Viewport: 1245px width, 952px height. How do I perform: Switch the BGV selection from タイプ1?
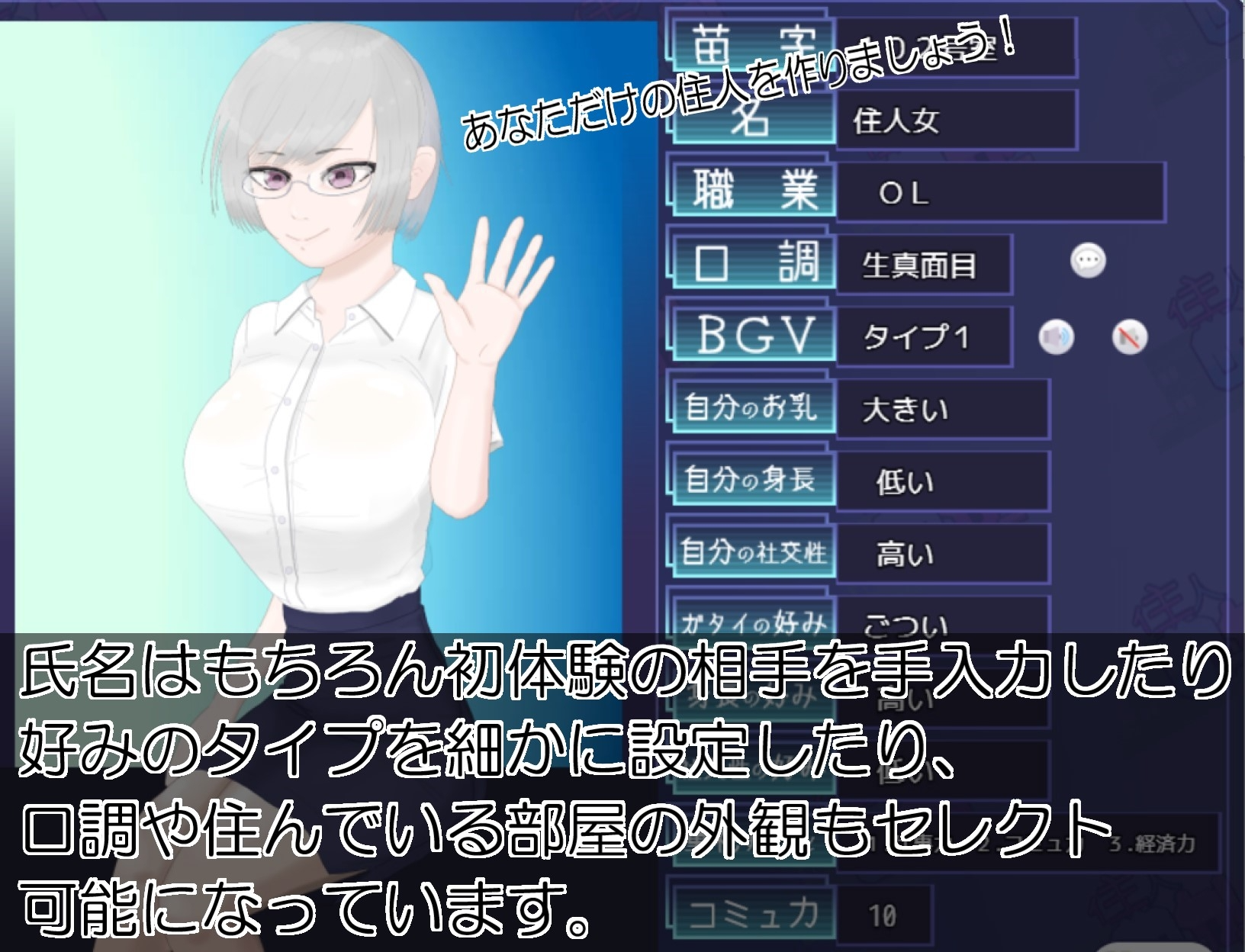(x=923, y=336)
